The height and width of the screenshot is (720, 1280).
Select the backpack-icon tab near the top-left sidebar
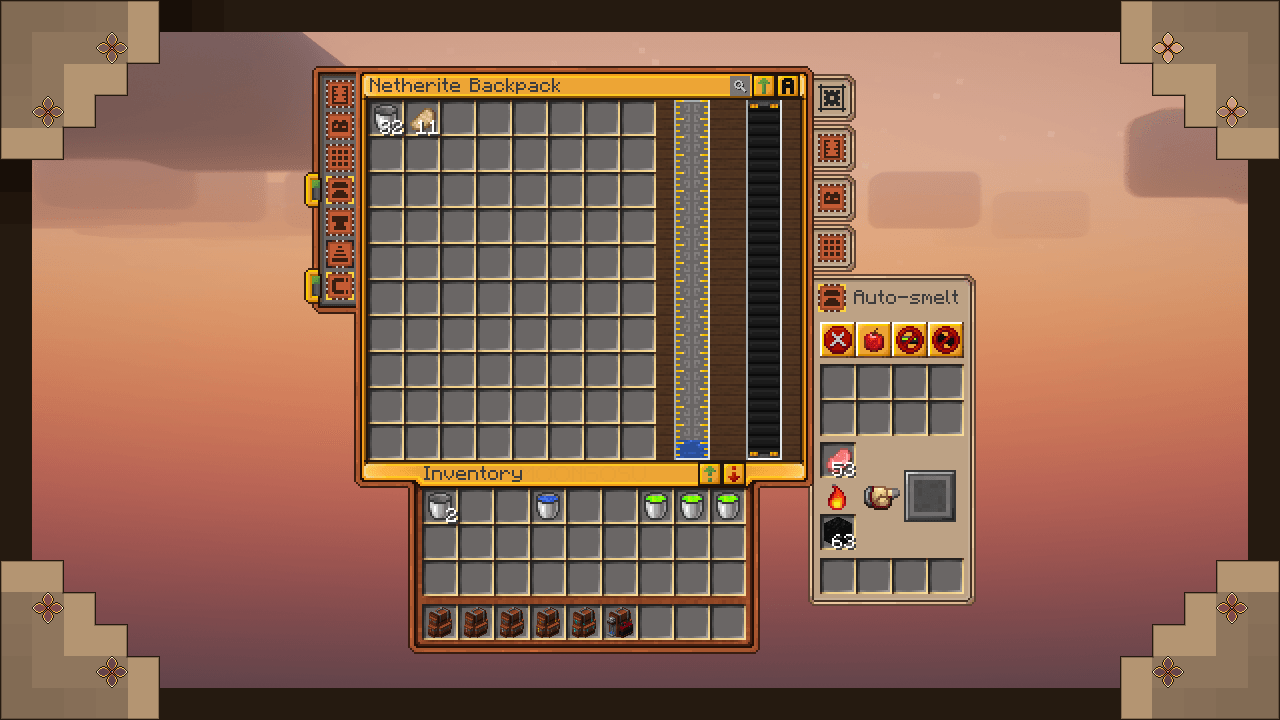[x=340, y=124]
